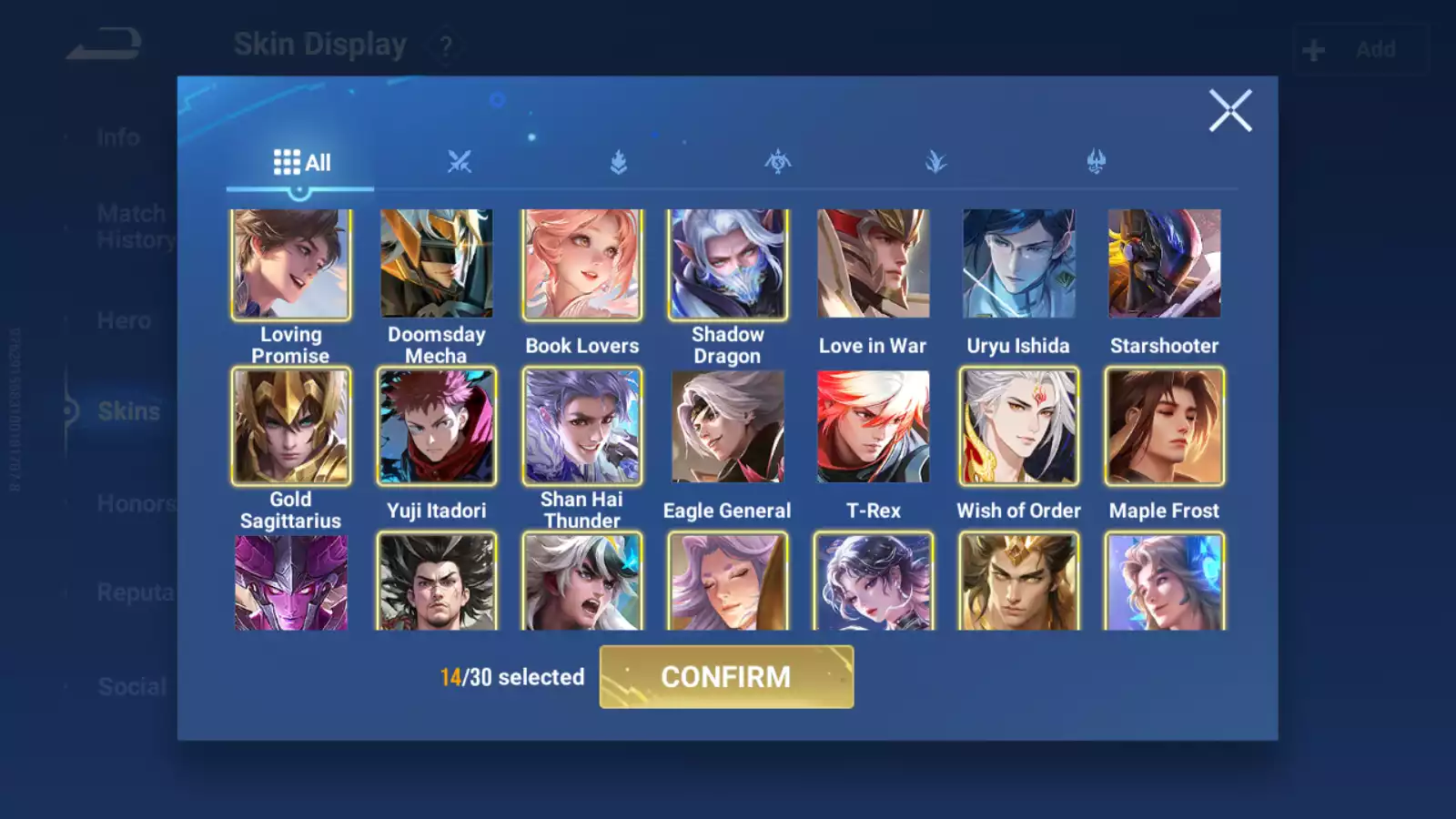Choose the Love in War skin
The image size is (1456, 819).
(x=874, y=264)
